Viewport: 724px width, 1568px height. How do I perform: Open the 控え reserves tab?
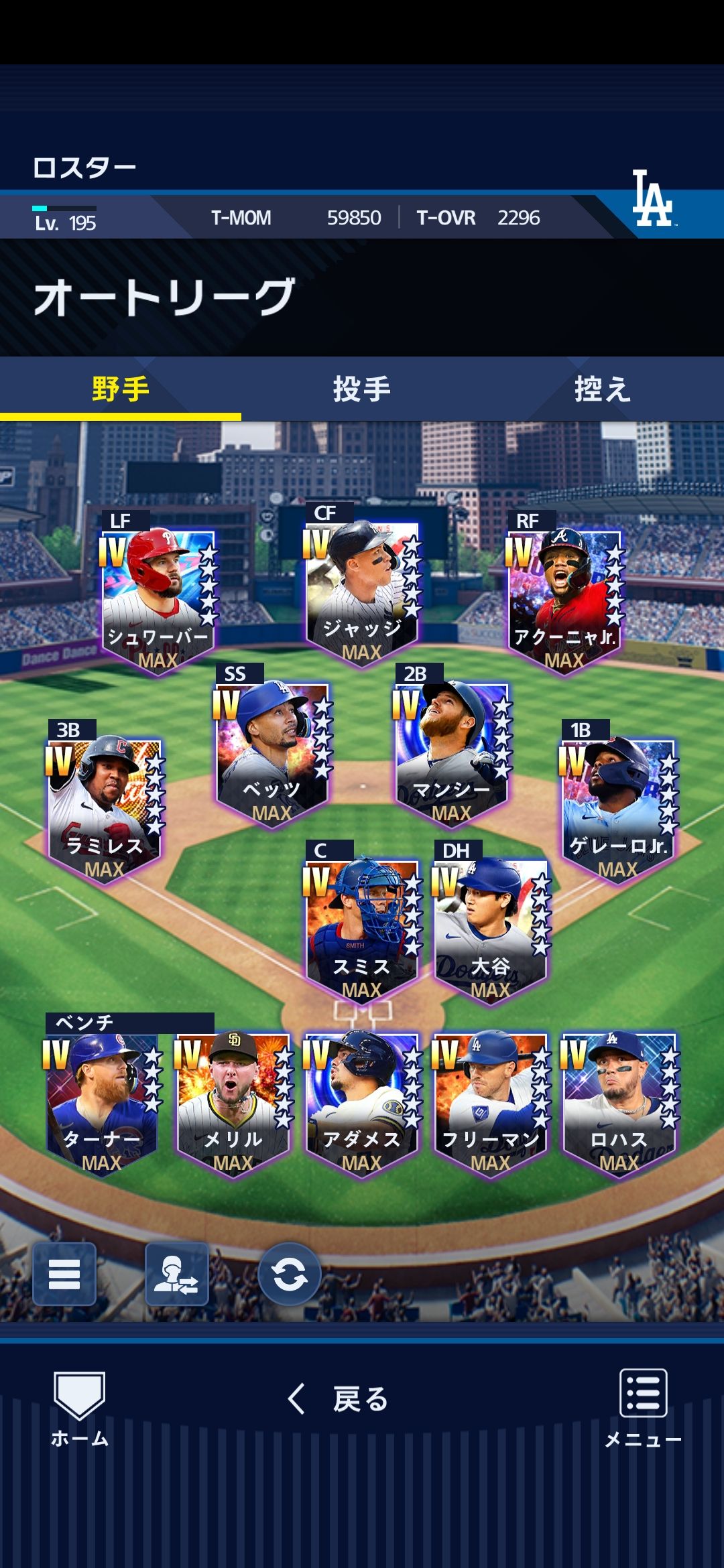point(602,389)
